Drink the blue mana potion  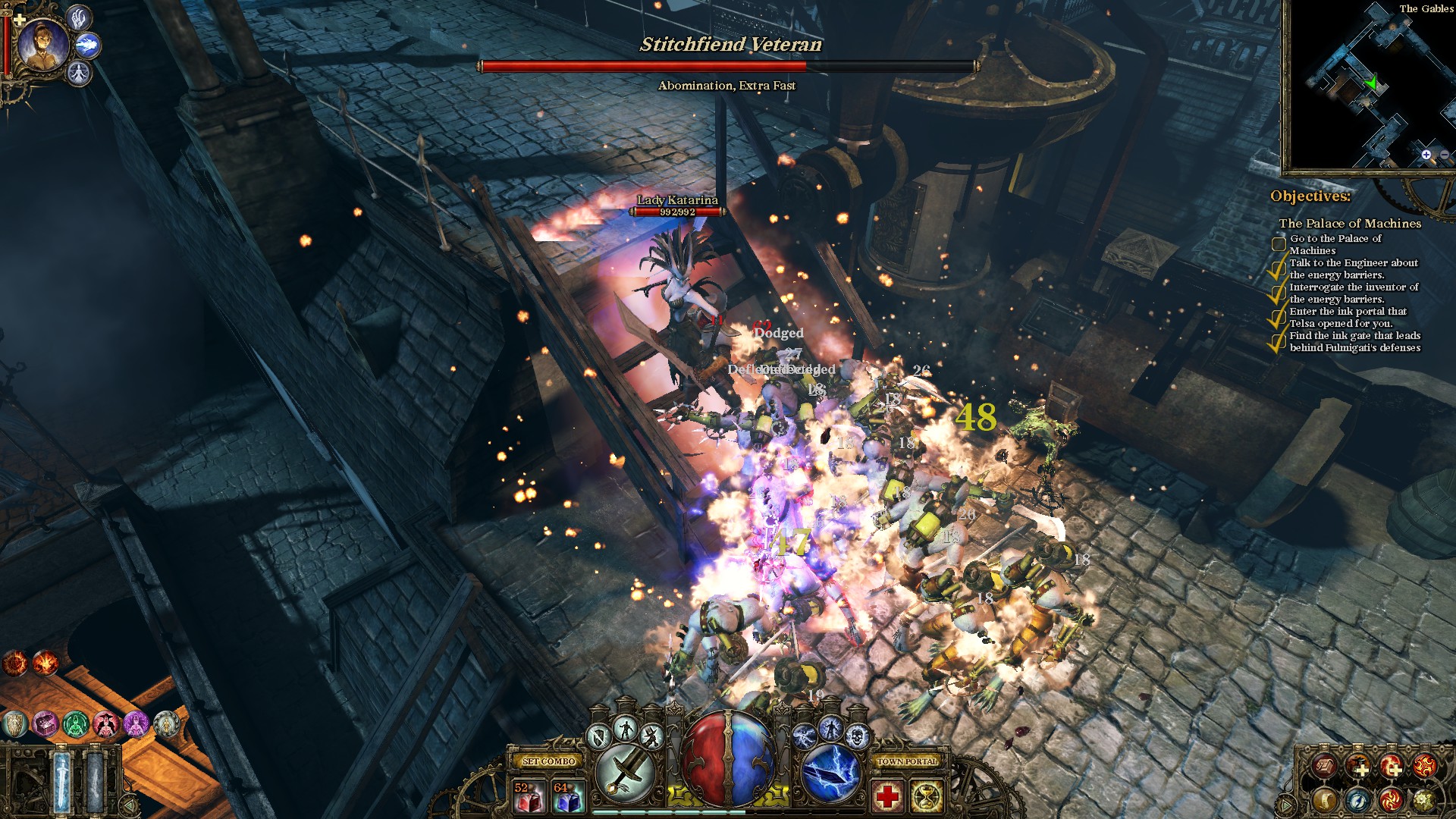(x=568, y=796)
